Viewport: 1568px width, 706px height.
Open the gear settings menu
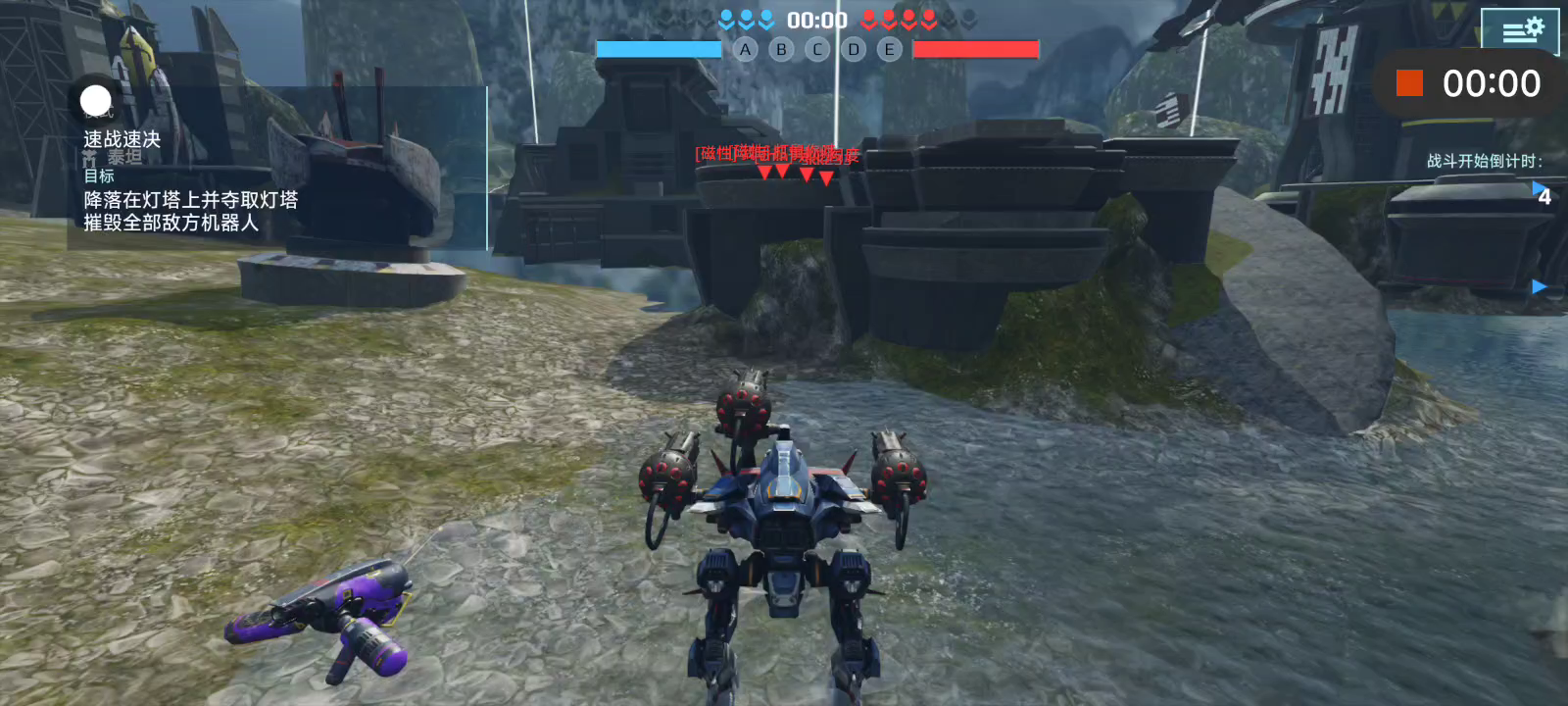coord(1521,28)
